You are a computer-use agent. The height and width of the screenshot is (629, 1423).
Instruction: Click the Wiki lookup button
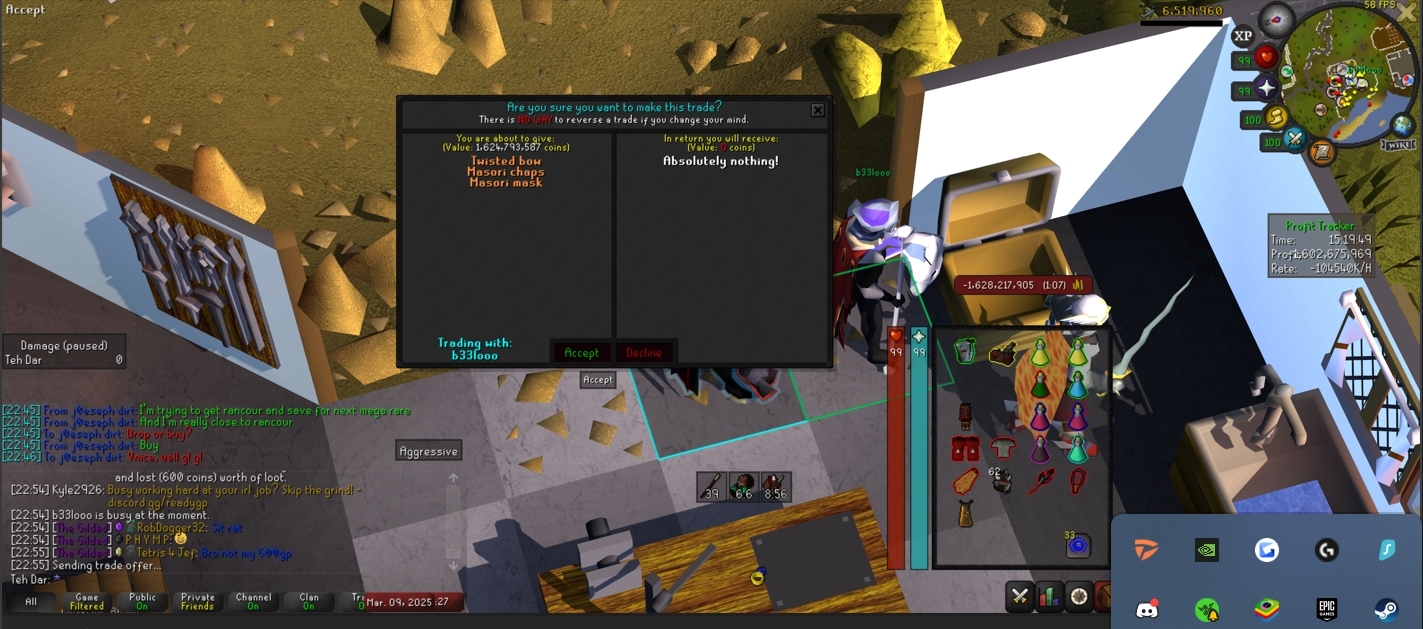pos(1398,145)
